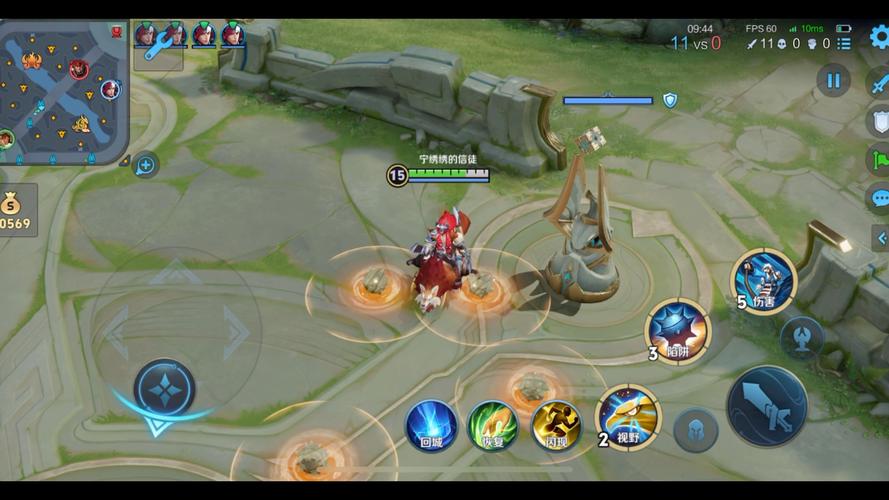Pause the match
The height and width of the screenshot is (500, 889).
pos(833,80)
